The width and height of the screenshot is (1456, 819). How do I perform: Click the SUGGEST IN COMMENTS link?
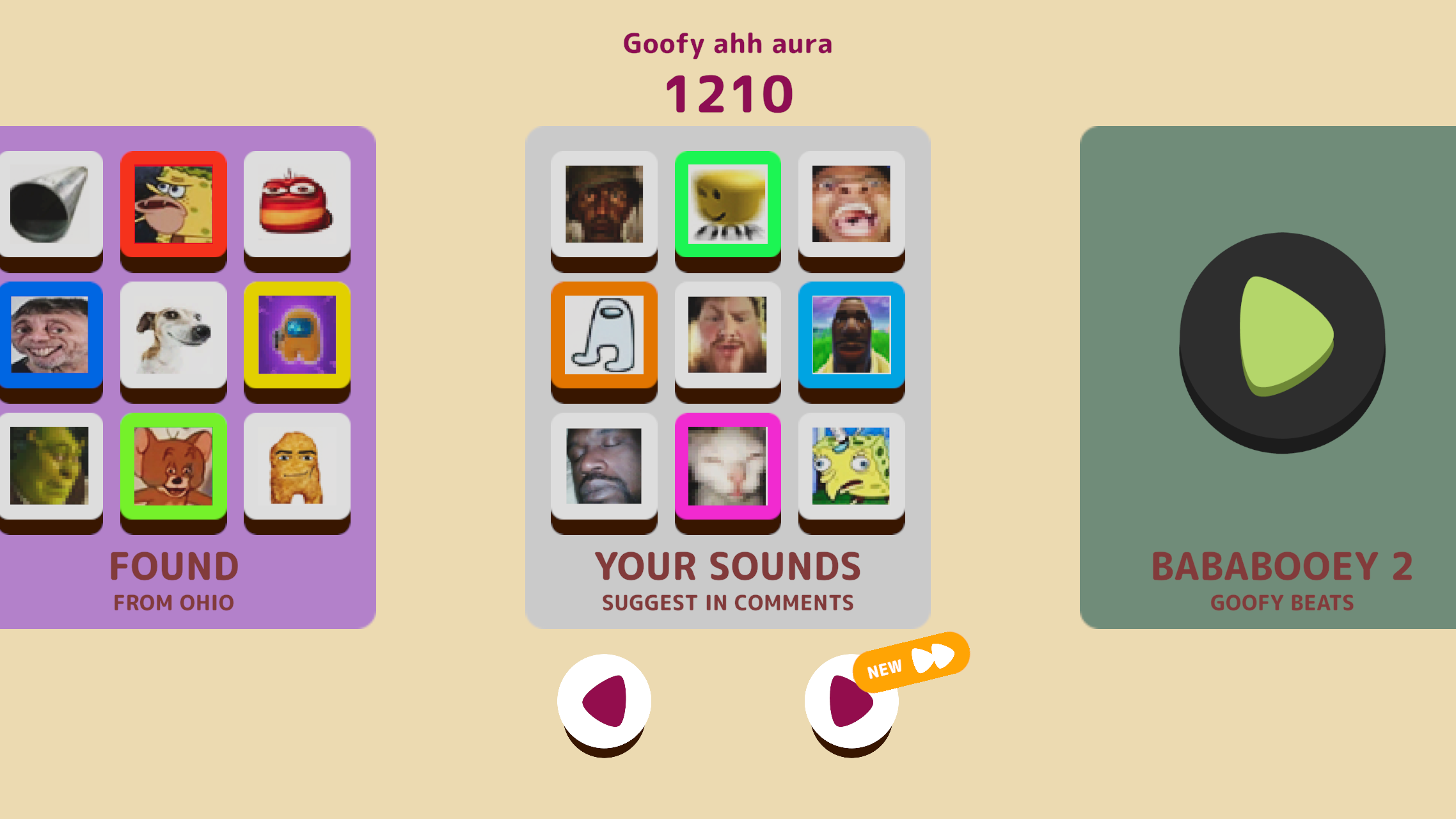pyautogui.click(x=727, y=602)
